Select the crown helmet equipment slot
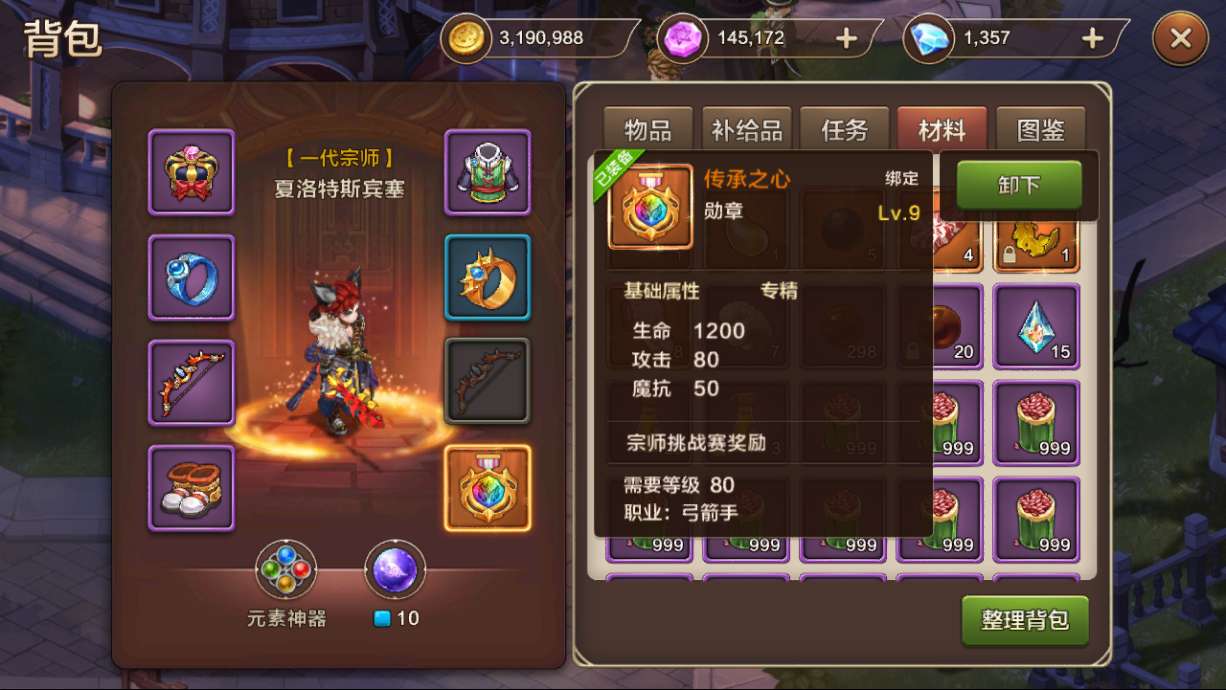The height and width of the screenshot is (690, 1226). pos(191,172)
